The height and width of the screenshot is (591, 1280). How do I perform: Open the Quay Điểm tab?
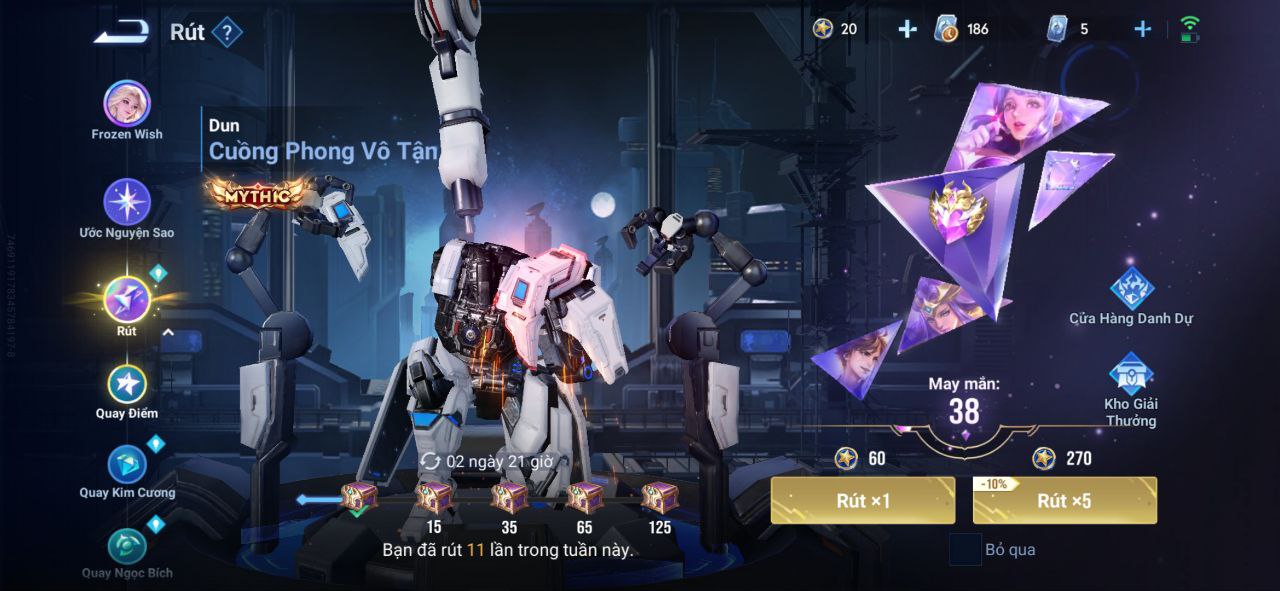pyautogui.click(x=127, y=385)
